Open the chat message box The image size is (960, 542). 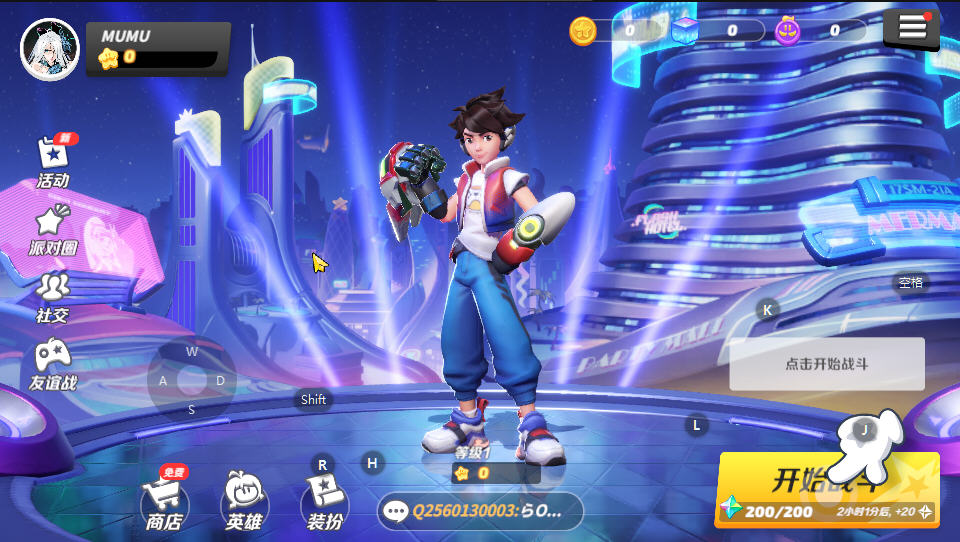pos(480,511)
